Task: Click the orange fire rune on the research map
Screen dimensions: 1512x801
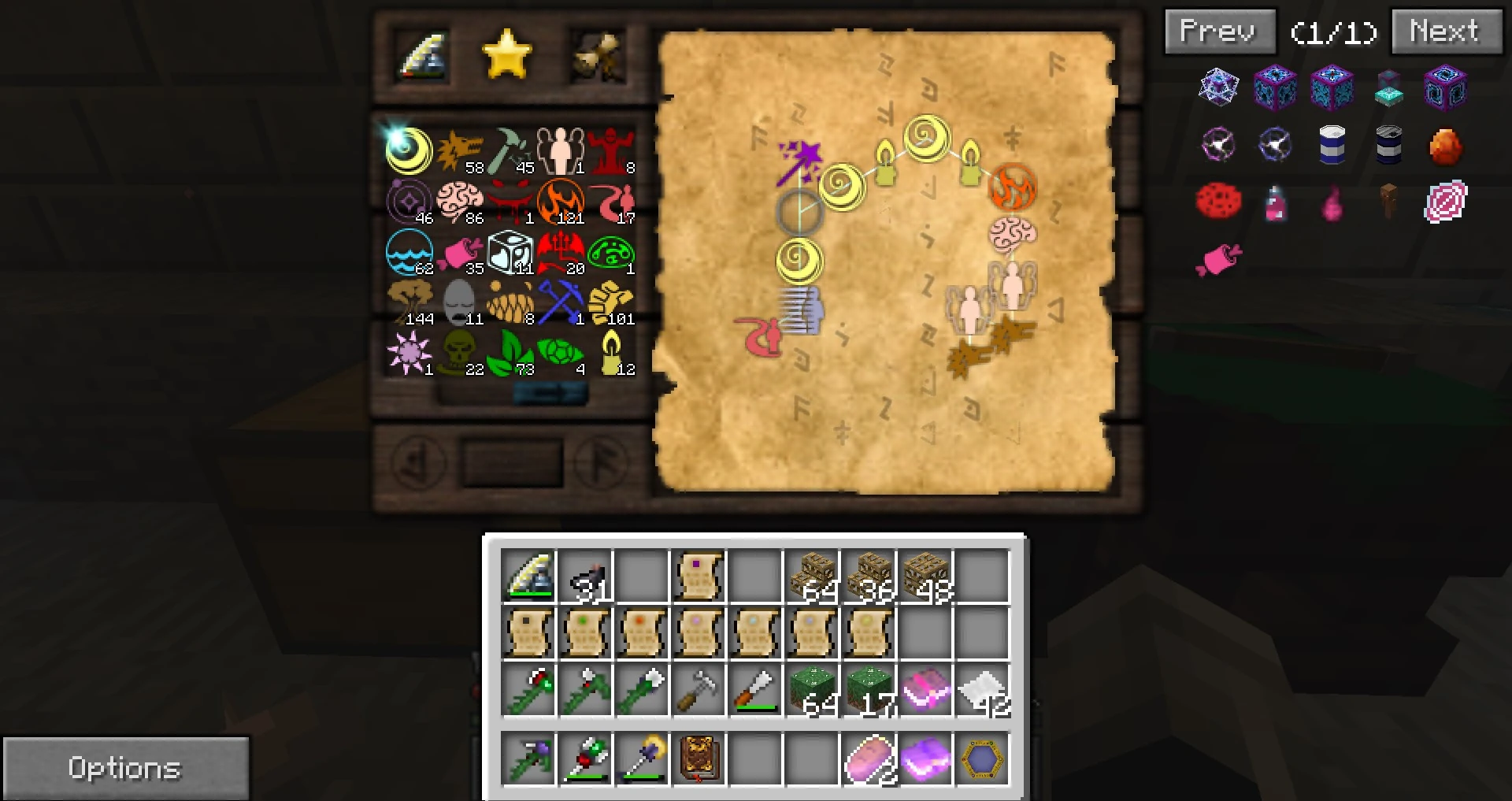Action: 1012,185
